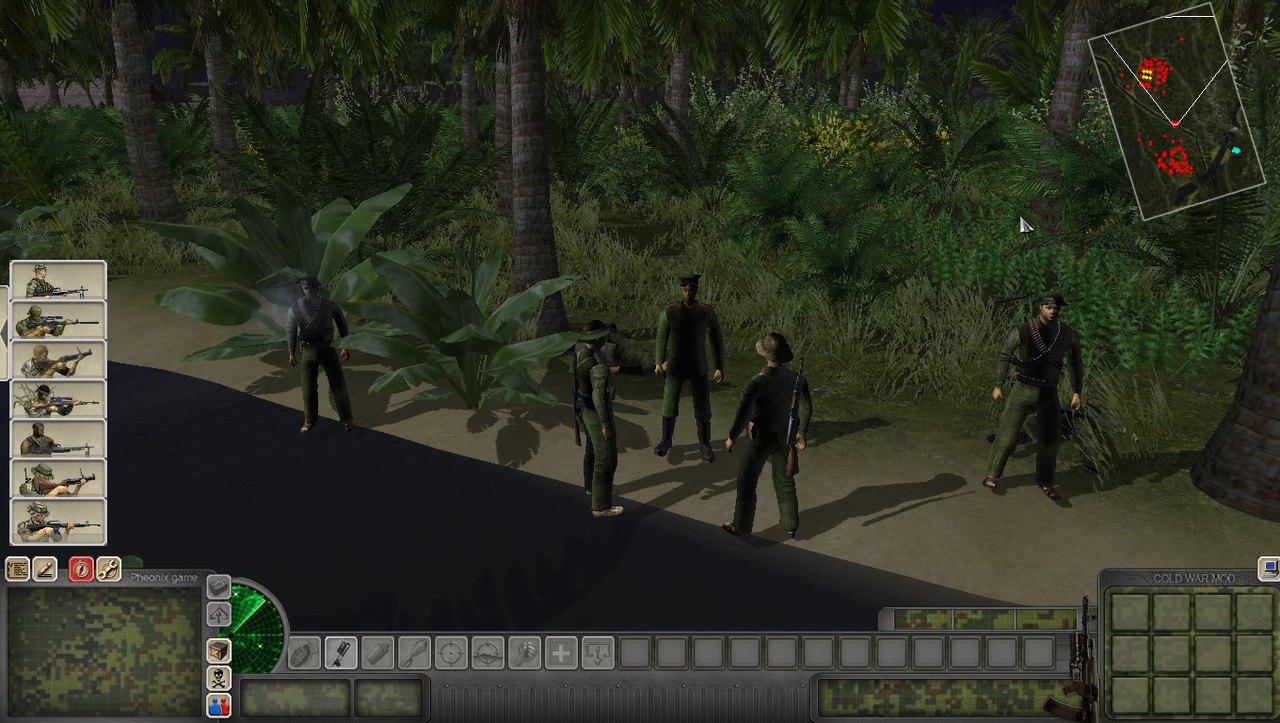Screen dimensions: 1280x723
Task: Toggle the red compass button
Action: point(81,569)
